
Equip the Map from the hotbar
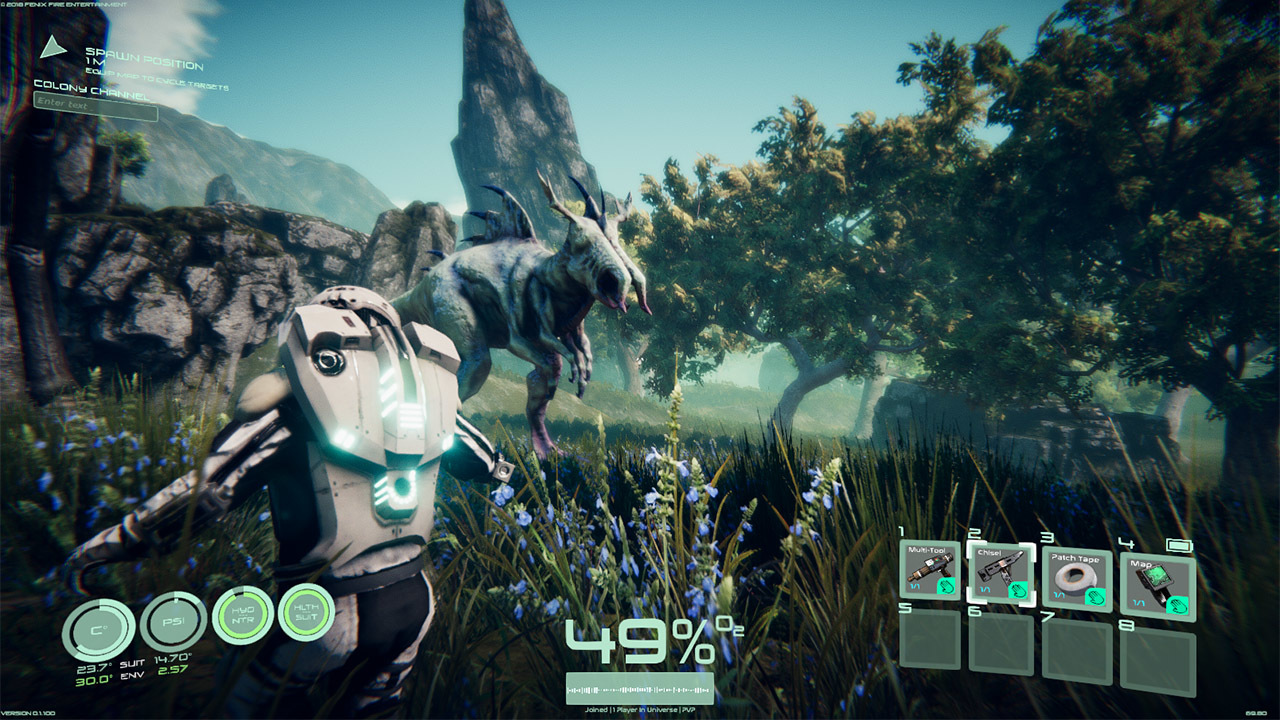pyautogui.click(x=1158, y=585)
